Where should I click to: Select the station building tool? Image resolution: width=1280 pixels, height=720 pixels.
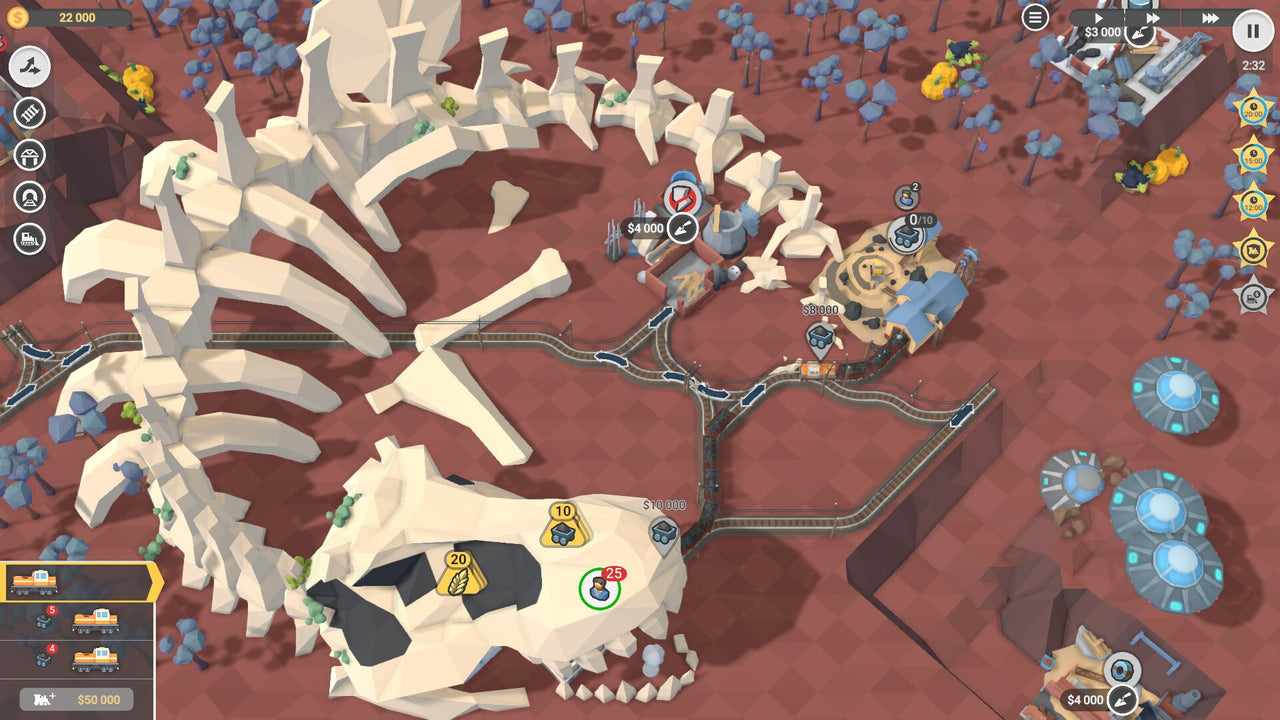tap(30, 155)
